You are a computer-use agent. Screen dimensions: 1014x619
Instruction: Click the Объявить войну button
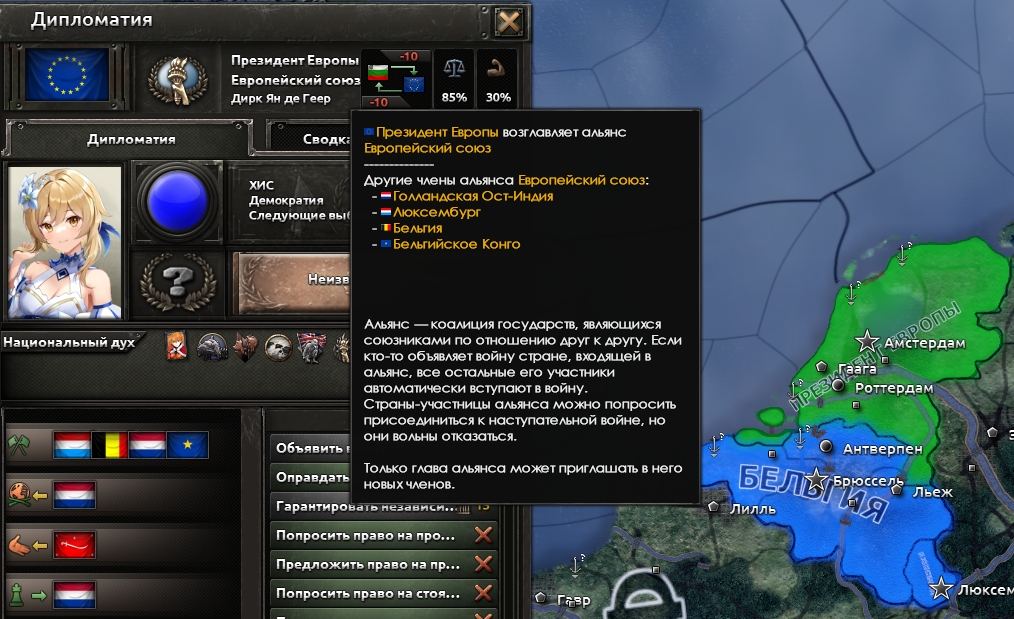[312, 447]
